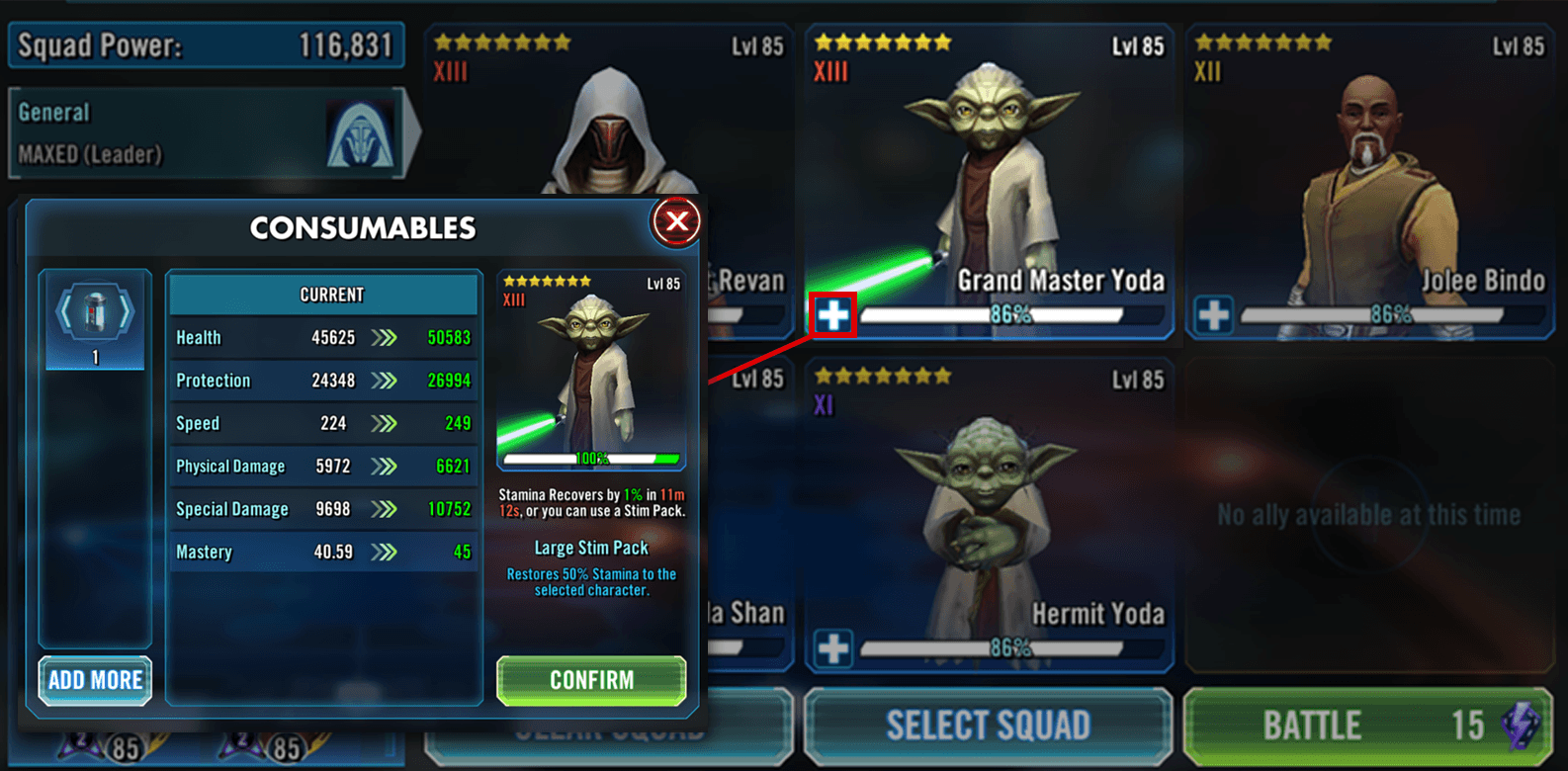Click Jolee Bindo's plus stamina icon

pos(1213,315)
